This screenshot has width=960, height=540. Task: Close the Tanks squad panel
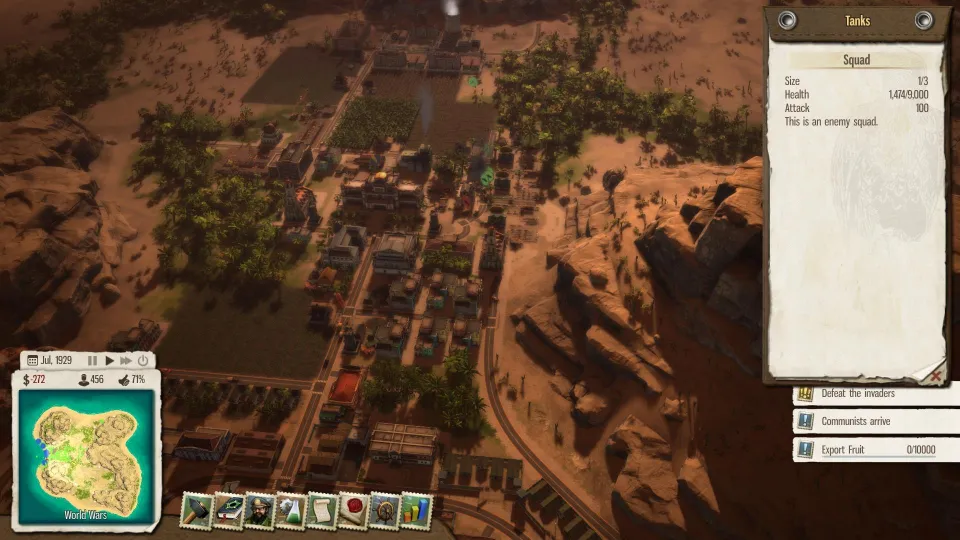point(936,375)
